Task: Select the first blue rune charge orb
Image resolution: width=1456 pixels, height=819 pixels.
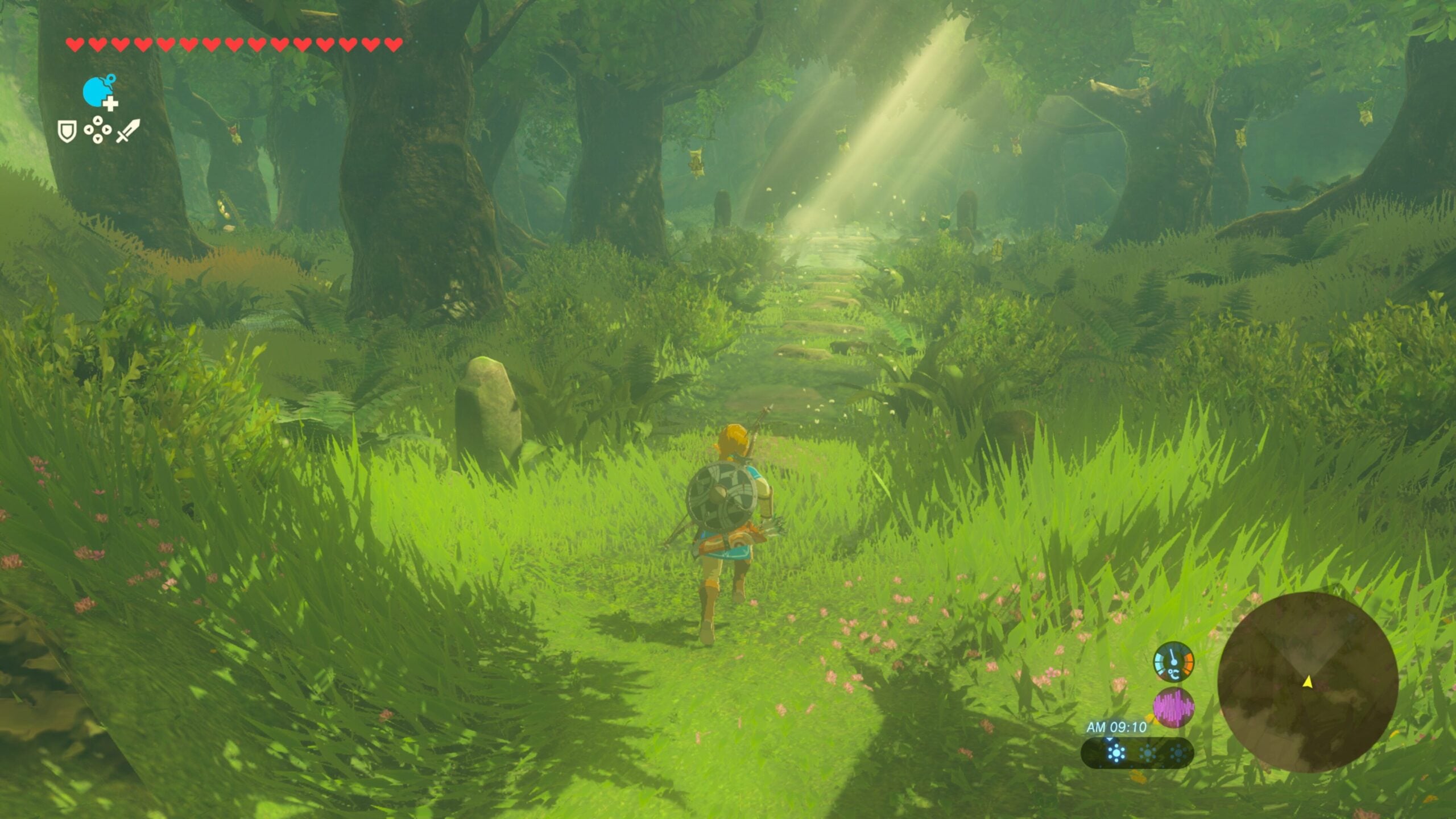Action: pyautogui.click(x=1115, y=752)
